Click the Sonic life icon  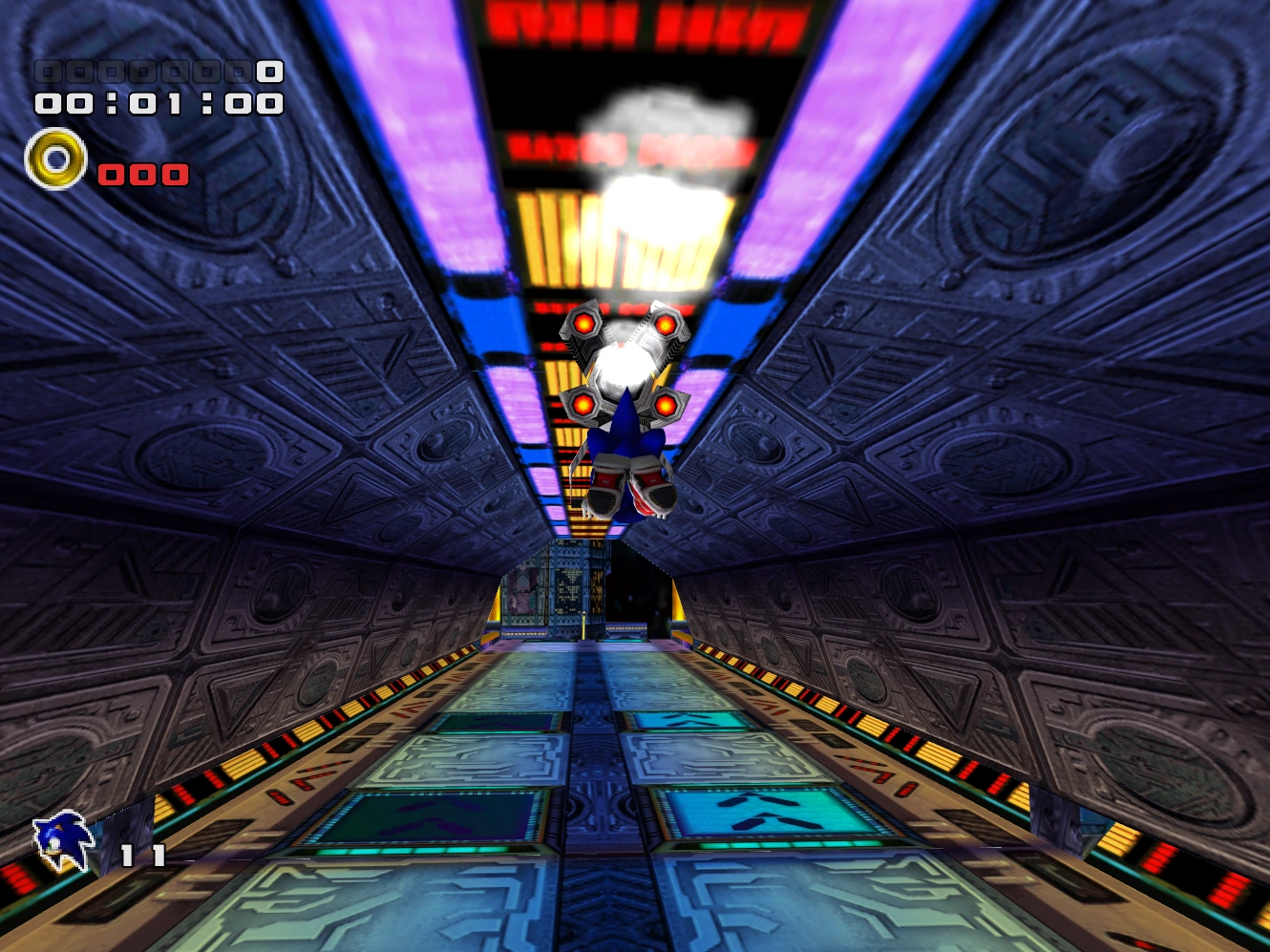59,840
